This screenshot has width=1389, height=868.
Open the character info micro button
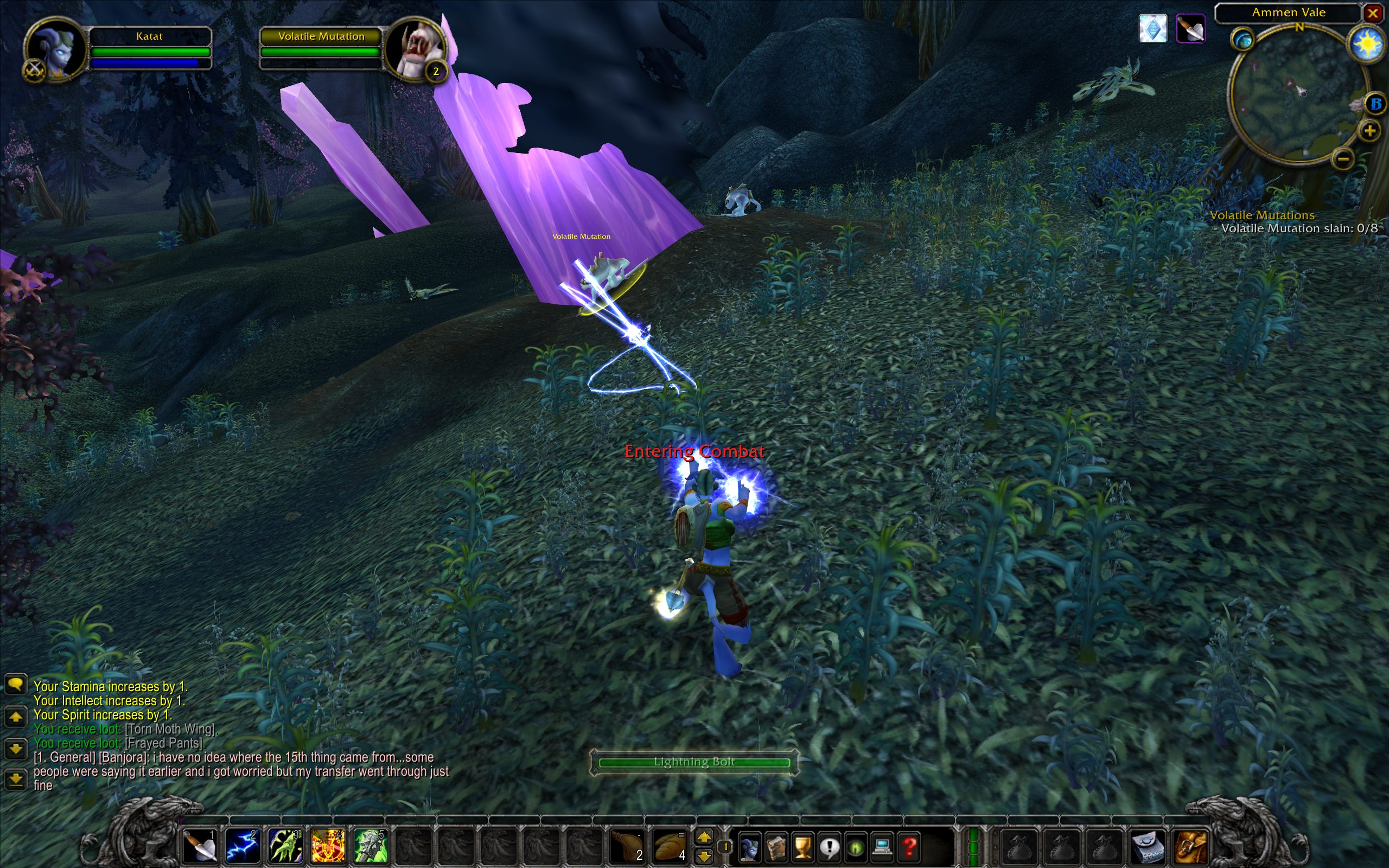point(750,847)
